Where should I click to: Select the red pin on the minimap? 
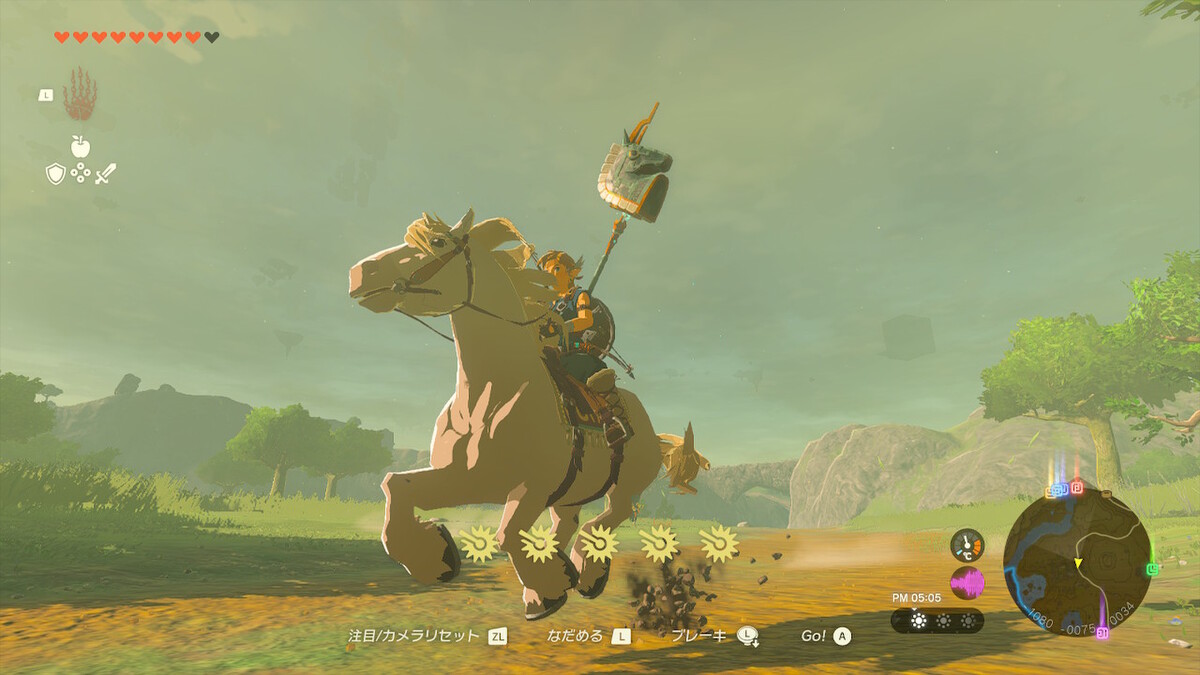coord(1077,488)
